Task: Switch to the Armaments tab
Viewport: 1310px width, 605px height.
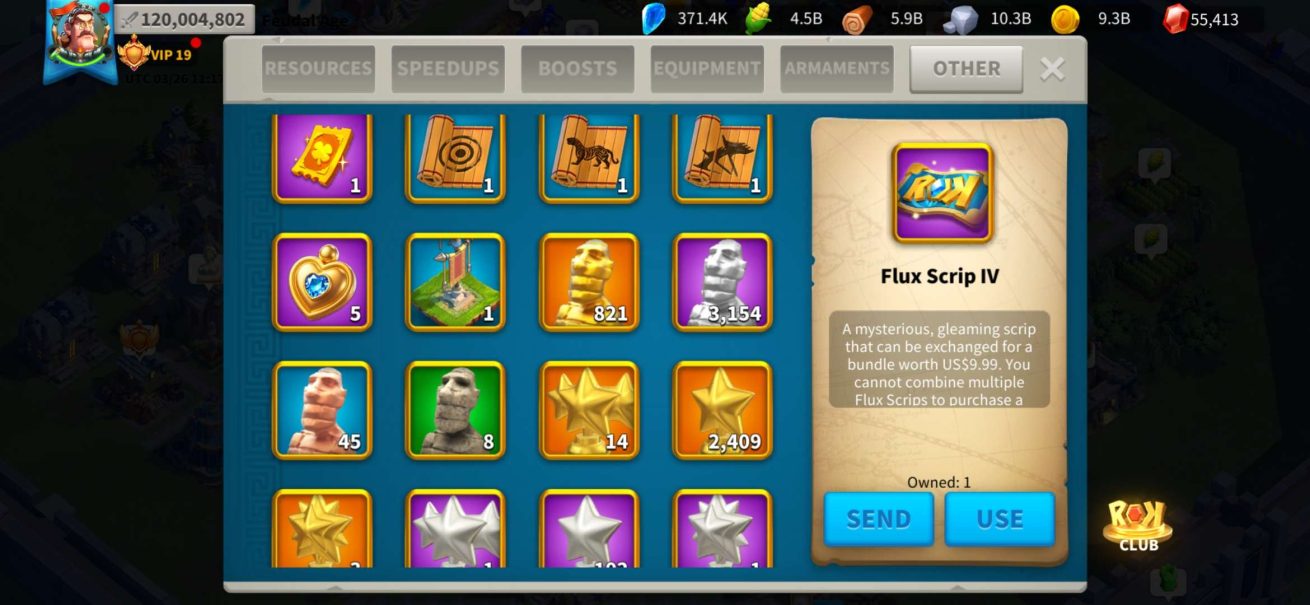Action: point(836,69)
